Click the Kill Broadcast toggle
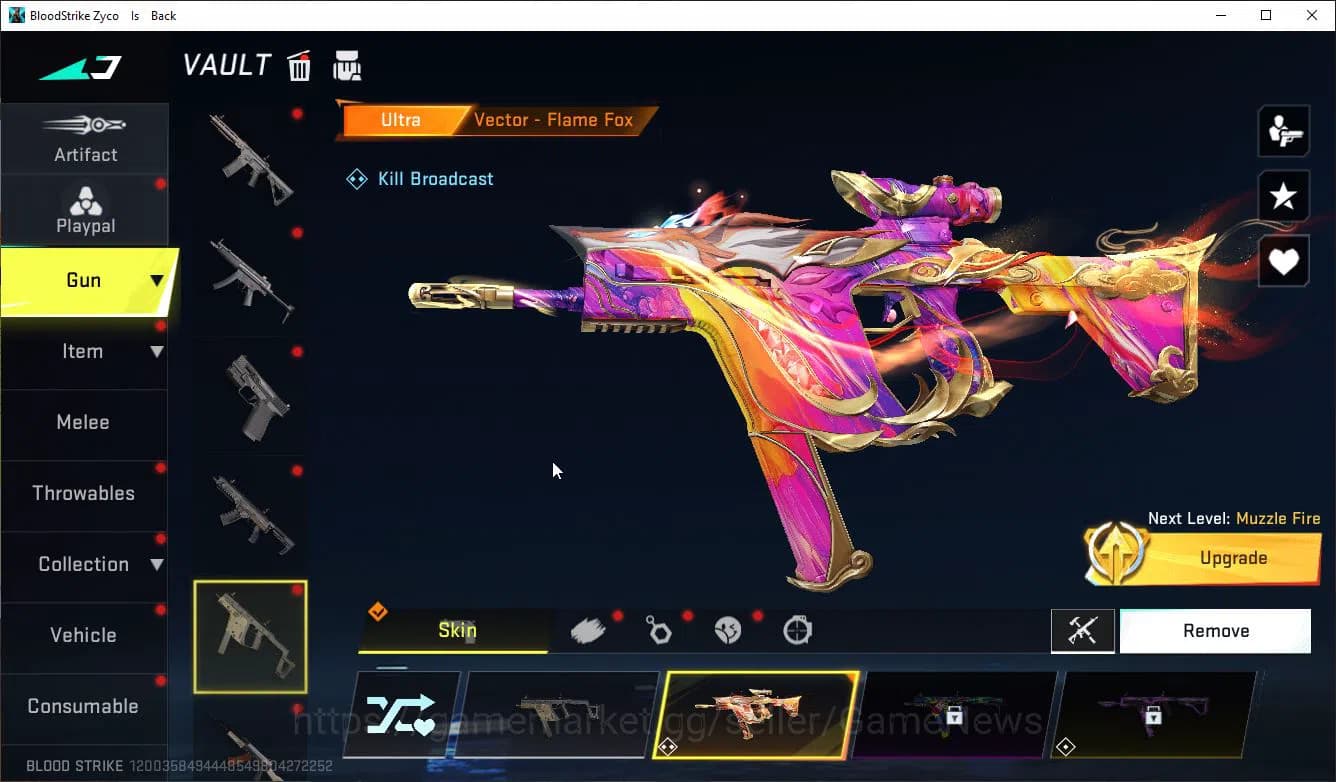This screenshot has height=782, width=1336. click(419, 178)
